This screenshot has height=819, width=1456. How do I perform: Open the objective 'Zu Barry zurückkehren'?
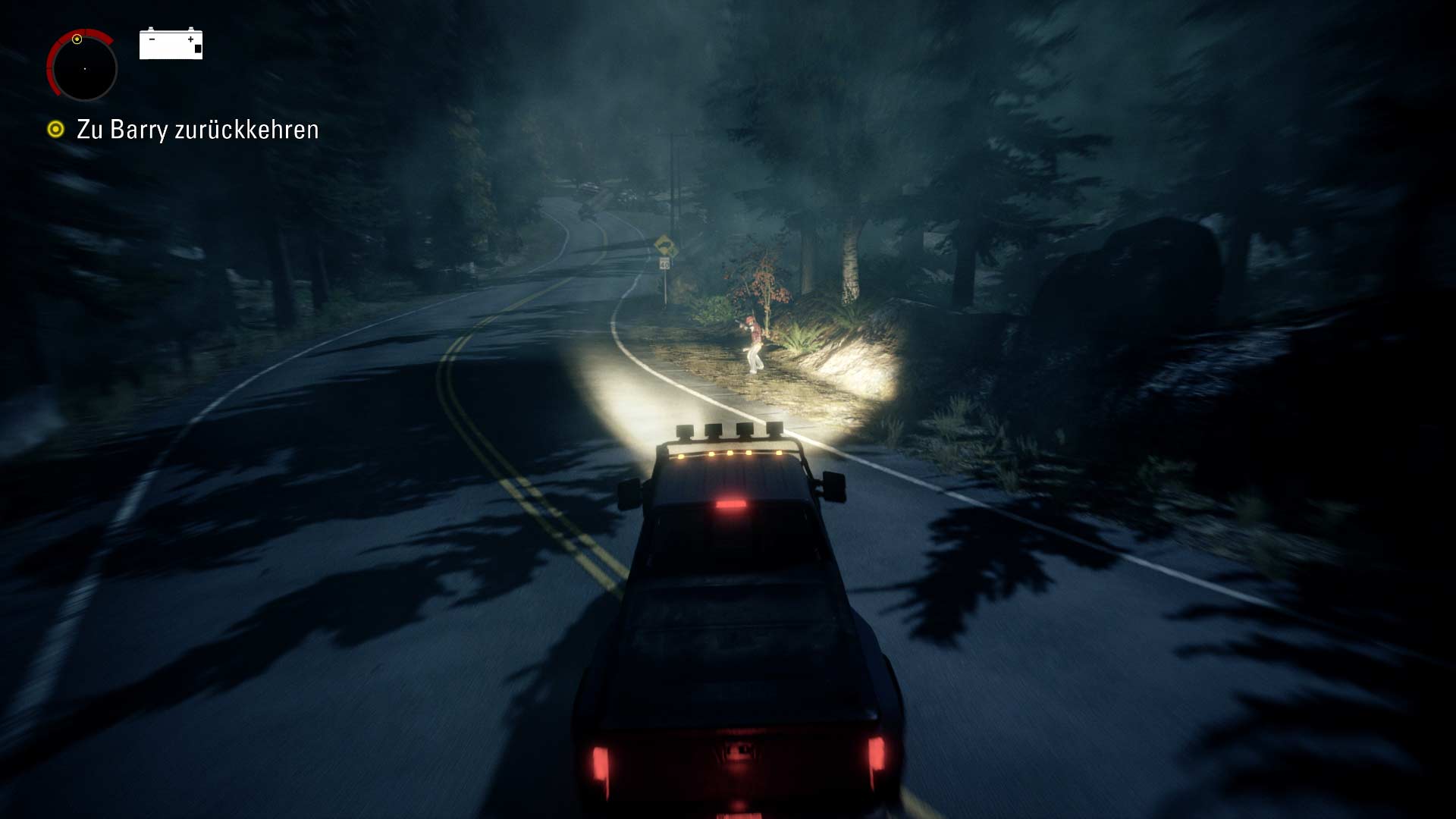click(196, 130)
